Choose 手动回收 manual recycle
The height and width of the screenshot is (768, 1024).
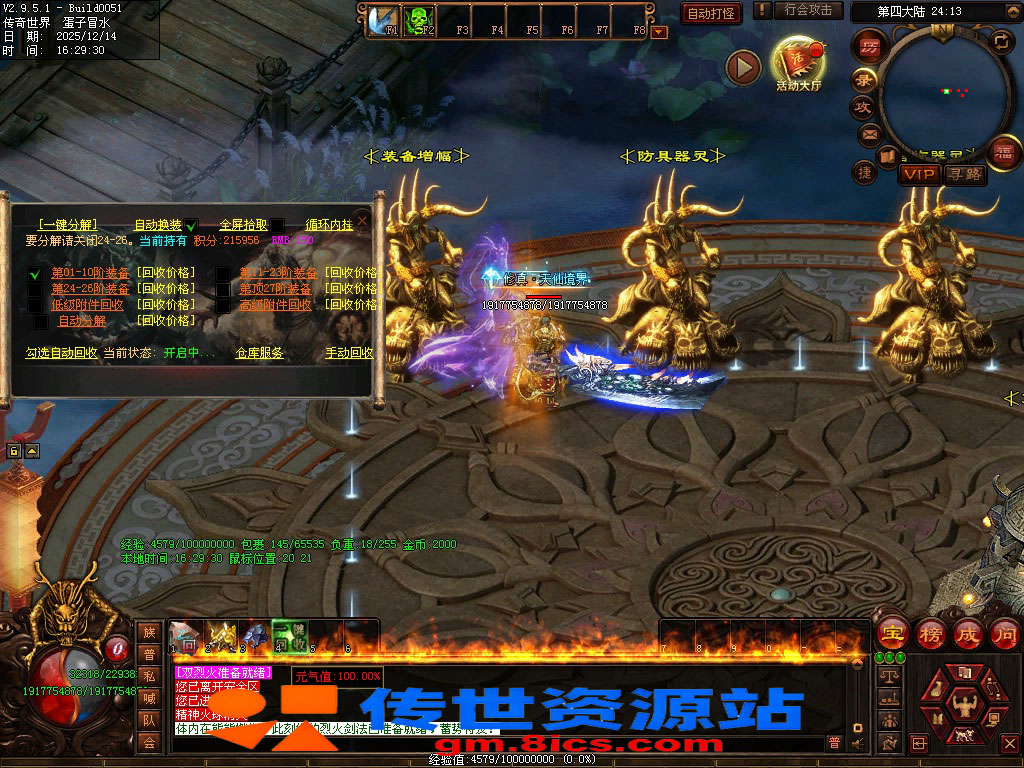(x=349, y=353)
